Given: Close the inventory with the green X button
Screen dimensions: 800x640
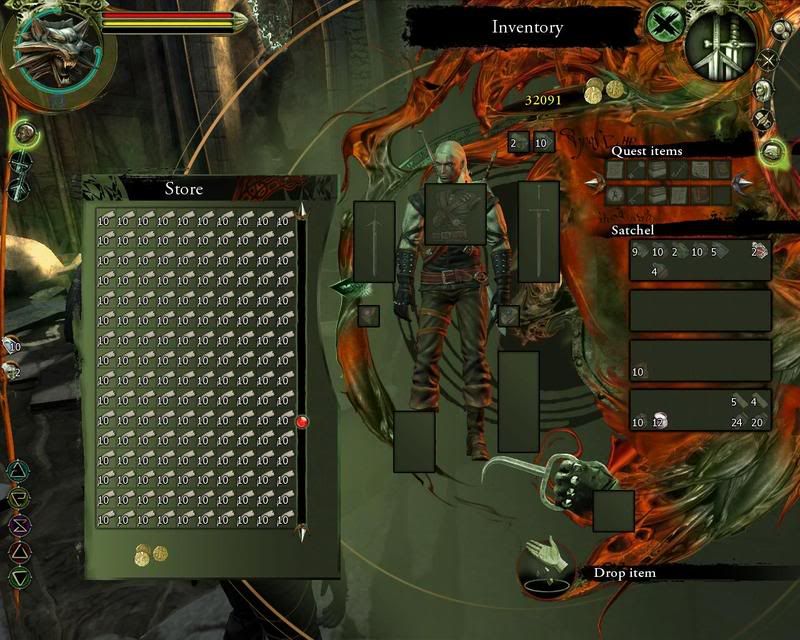Looking at the screenshot, I should (x=663, y=22).
